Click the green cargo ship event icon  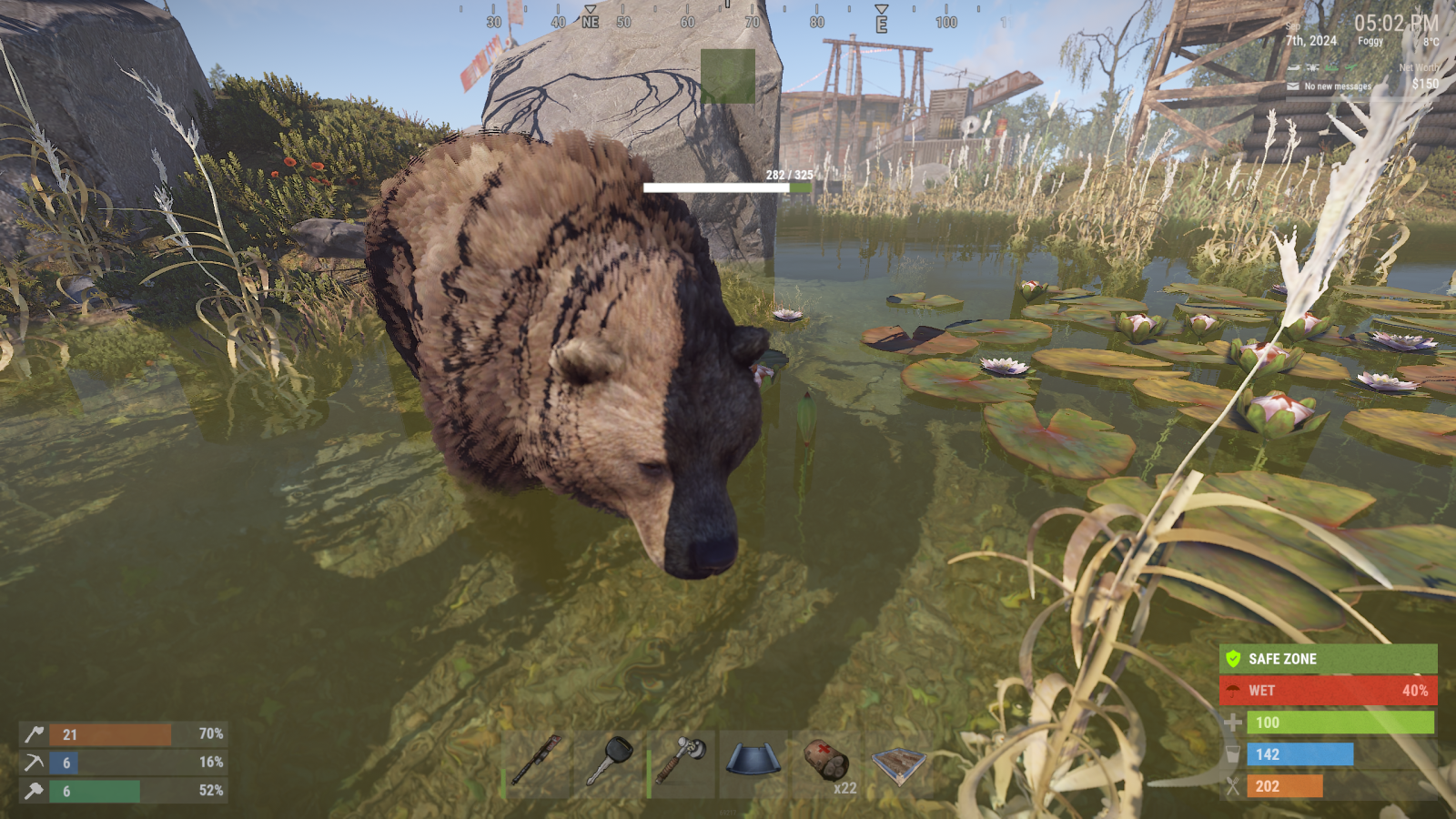click(1331, 67)
